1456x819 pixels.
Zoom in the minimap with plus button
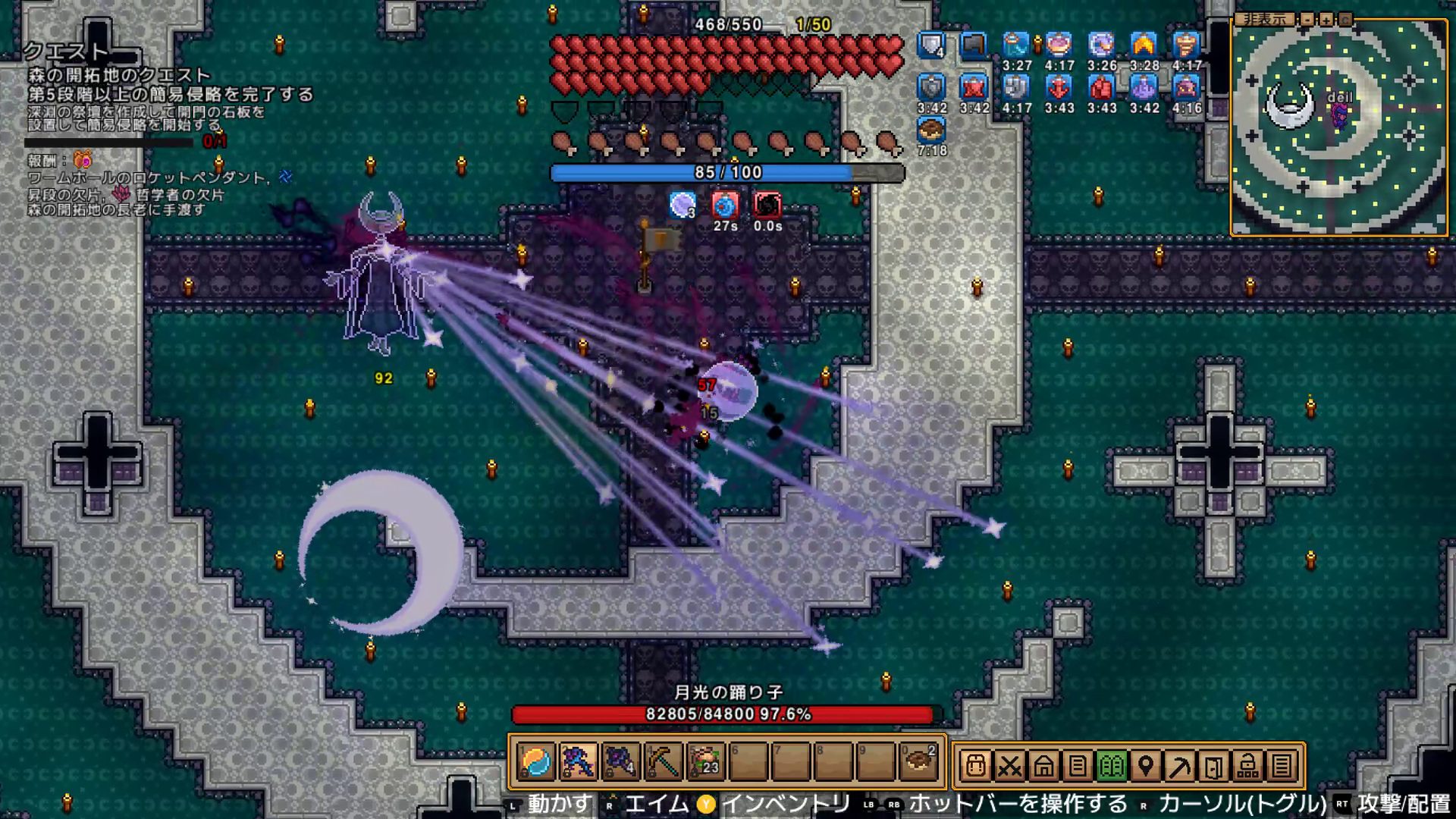coord(1326,19)
